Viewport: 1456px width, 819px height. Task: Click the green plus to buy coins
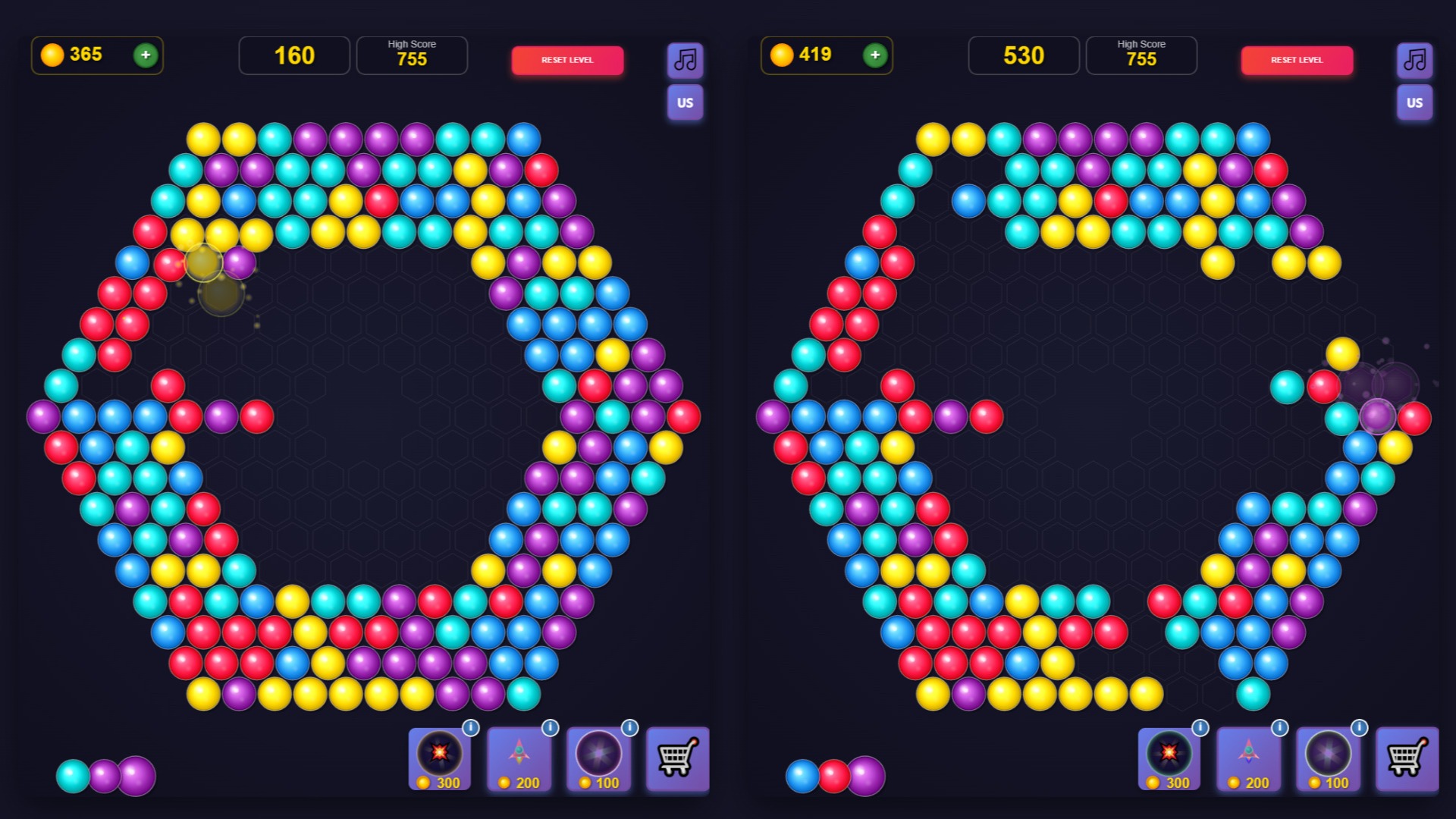click(144, 55)
